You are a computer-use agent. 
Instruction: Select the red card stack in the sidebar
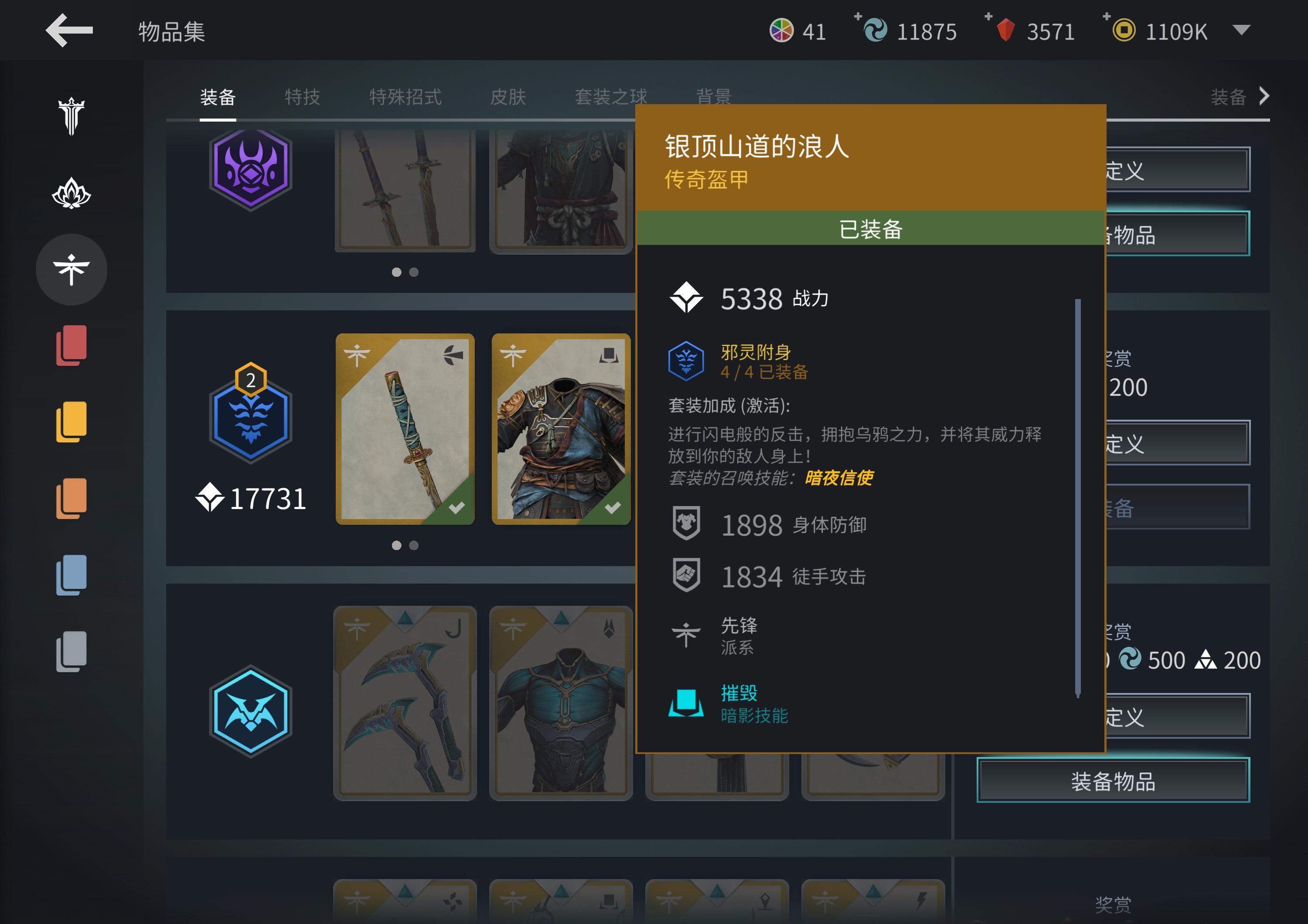[71, 346]
